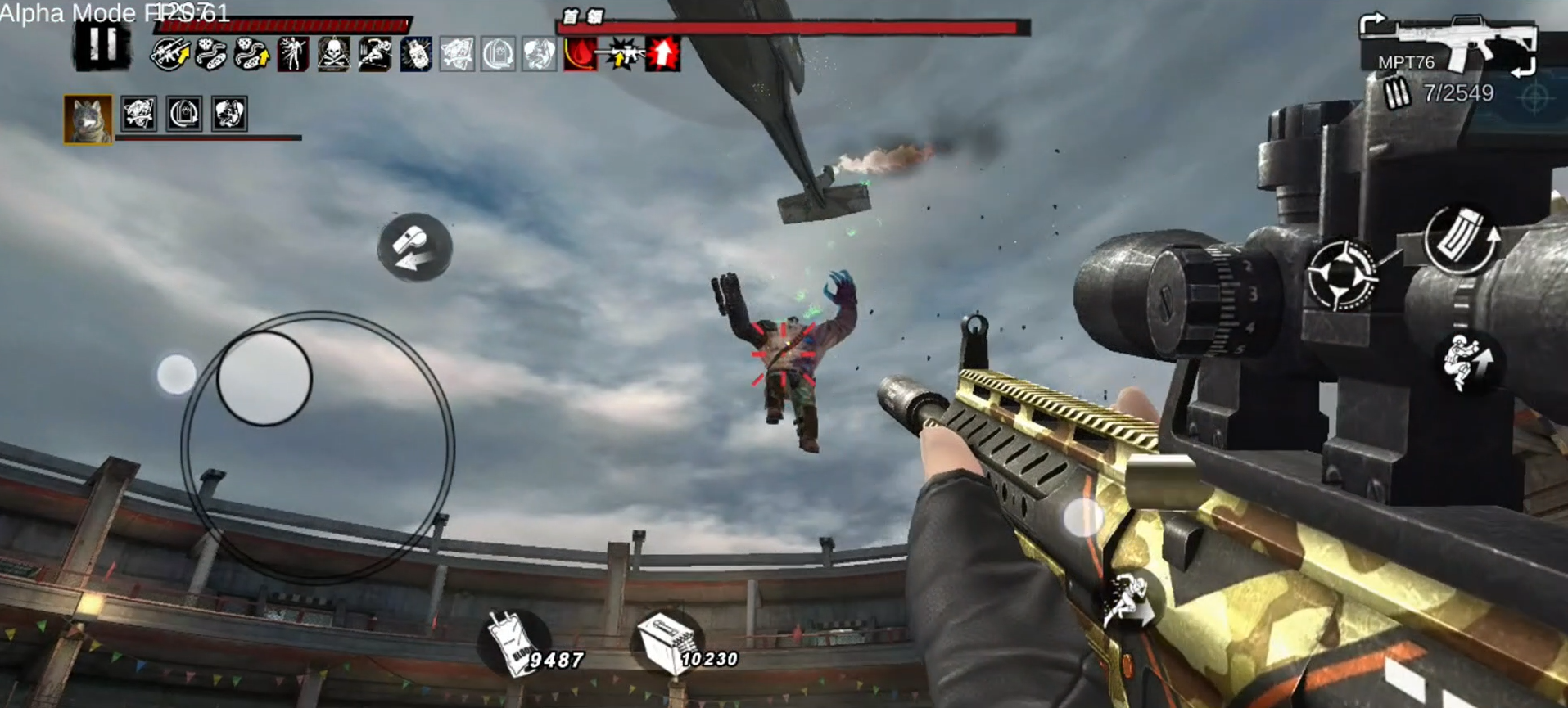1568x708 pixels.
Task: Switch weapon from the MPT76 icon
Action: [x=1449, y=45]
